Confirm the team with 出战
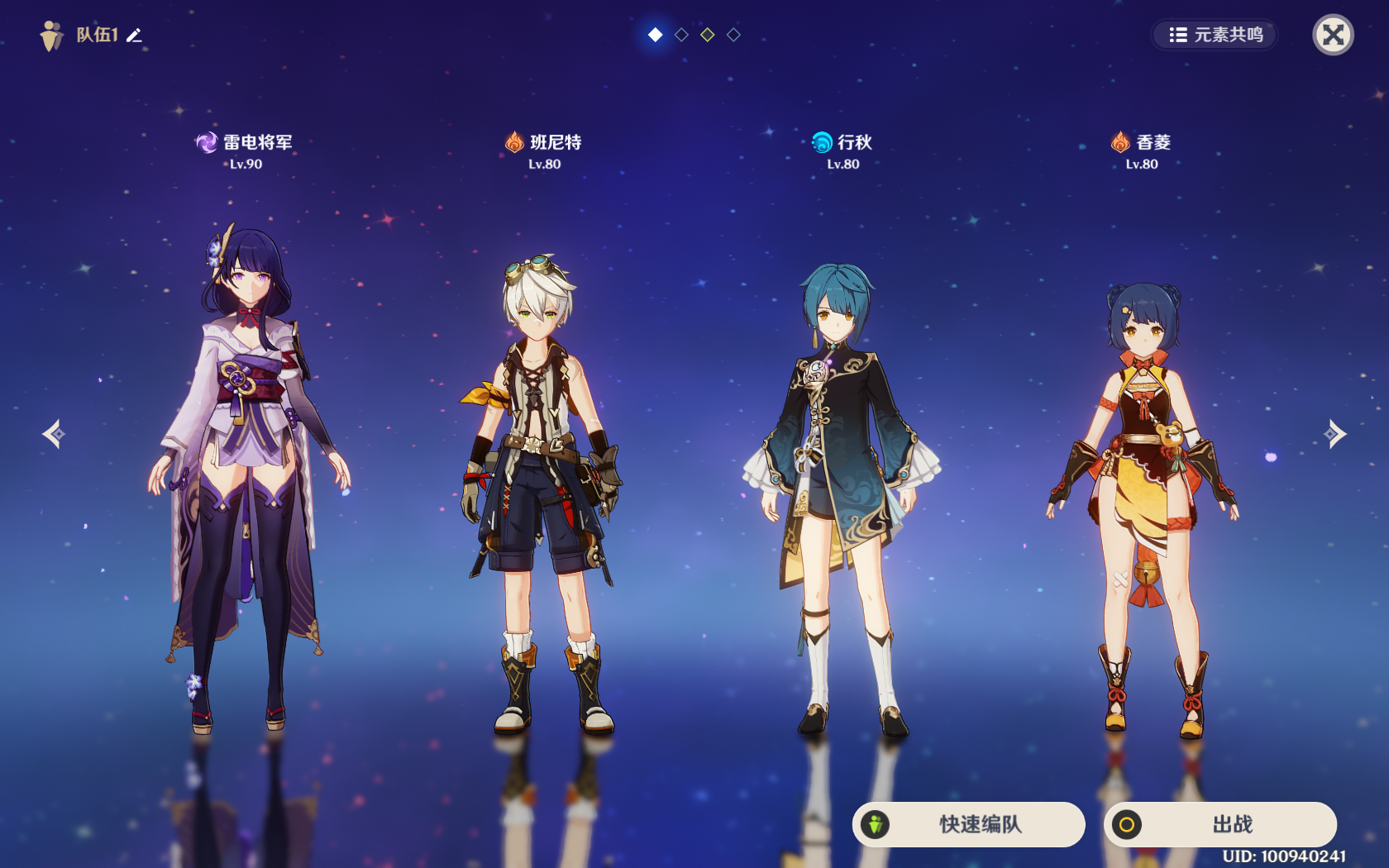Viewport: 1389px width, 868px height. tap(1220, 824)
